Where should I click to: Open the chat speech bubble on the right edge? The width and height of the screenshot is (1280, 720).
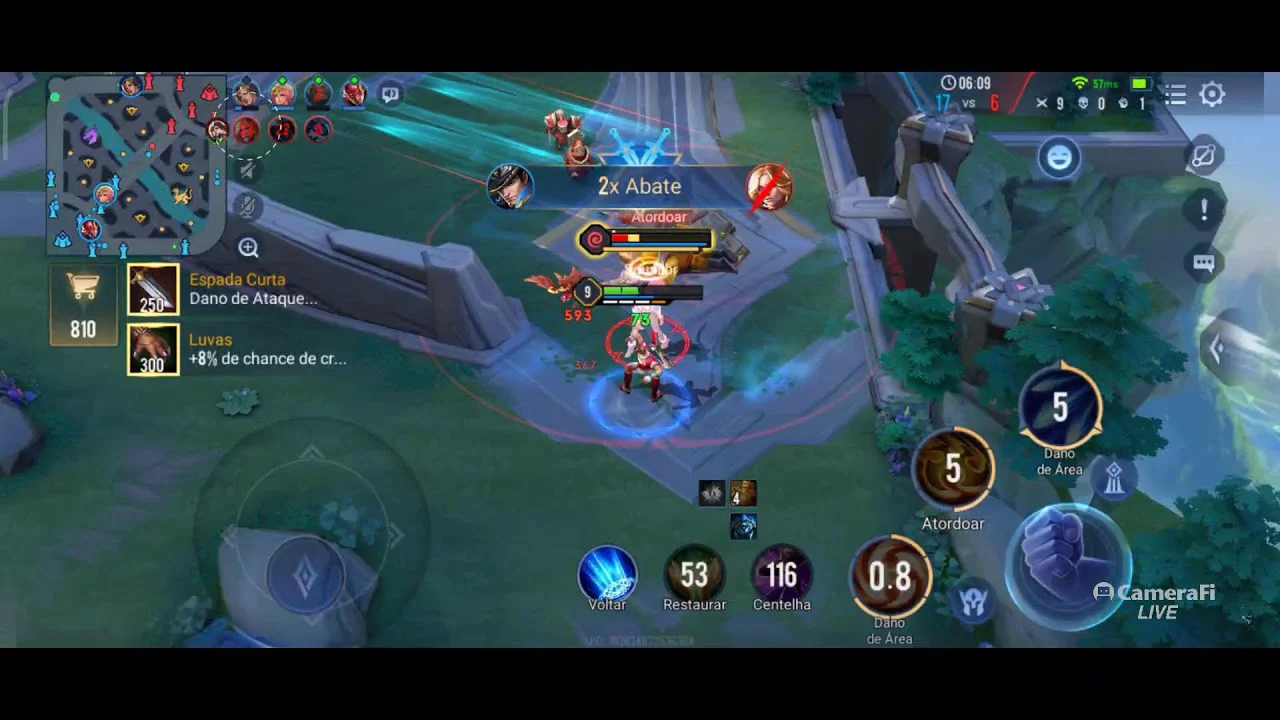(1204, 263)
